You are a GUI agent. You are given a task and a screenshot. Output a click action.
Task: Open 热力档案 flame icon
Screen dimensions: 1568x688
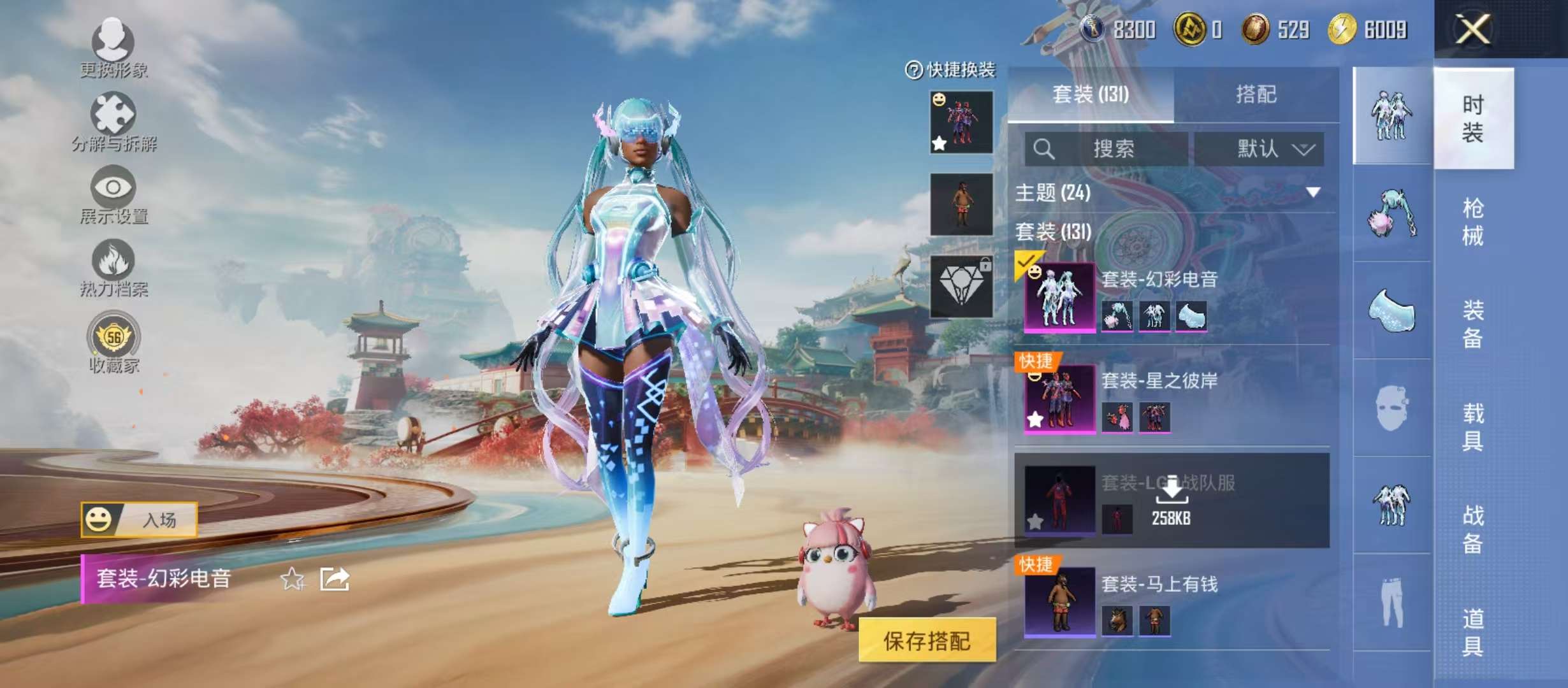click(113, 266)
